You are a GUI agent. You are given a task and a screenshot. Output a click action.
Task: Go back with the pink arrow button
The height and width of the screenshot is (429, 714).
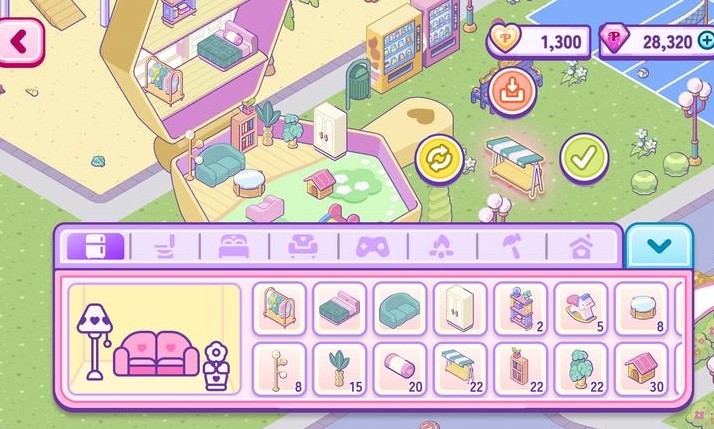tap(23, 43)
